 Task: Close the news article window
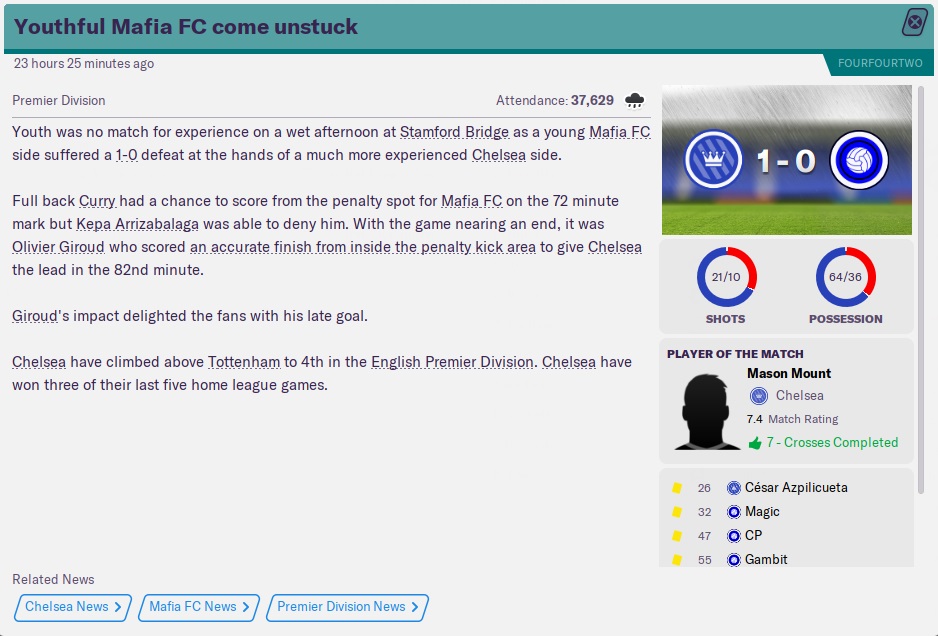915,23
